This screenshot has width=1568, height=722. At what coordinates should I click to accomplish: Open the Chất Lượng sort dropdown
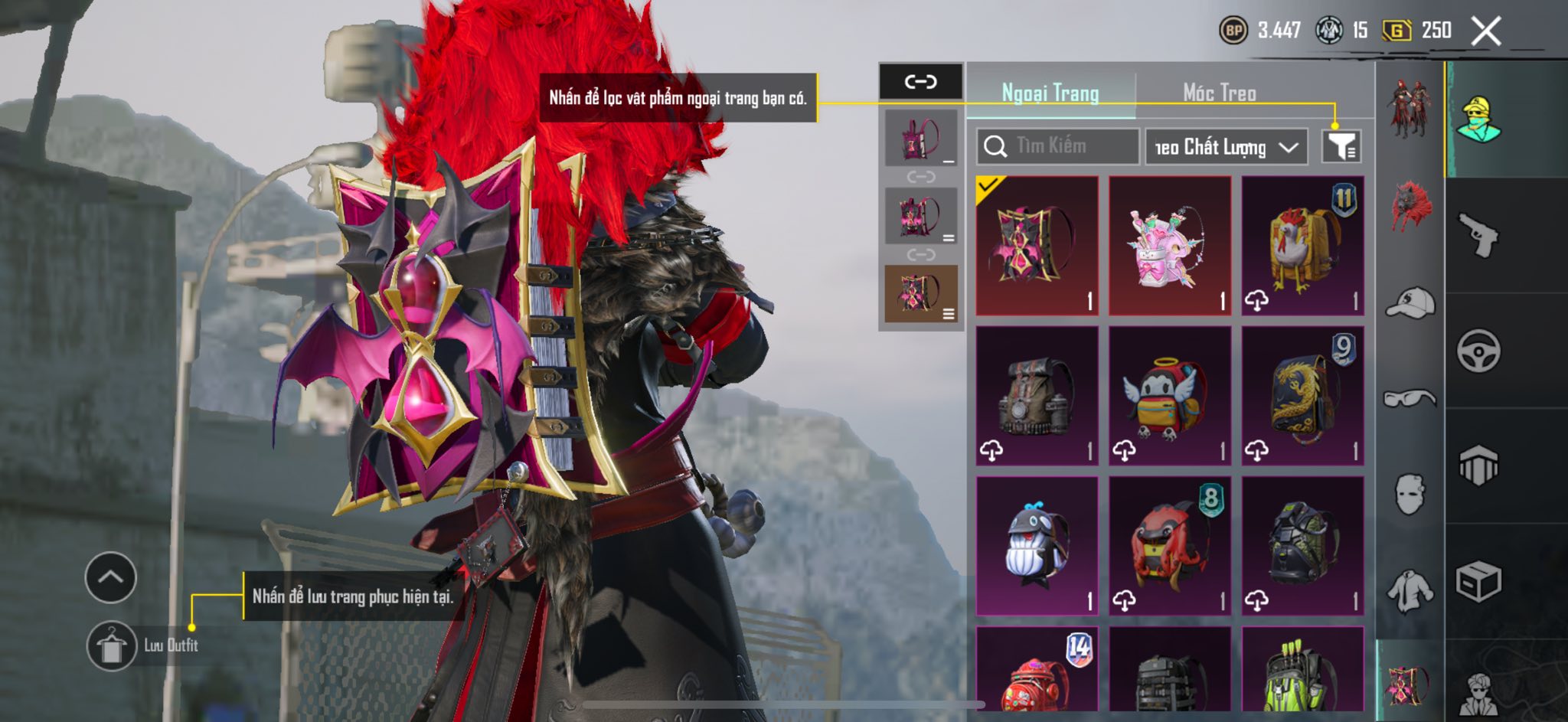pos(1226,146)
